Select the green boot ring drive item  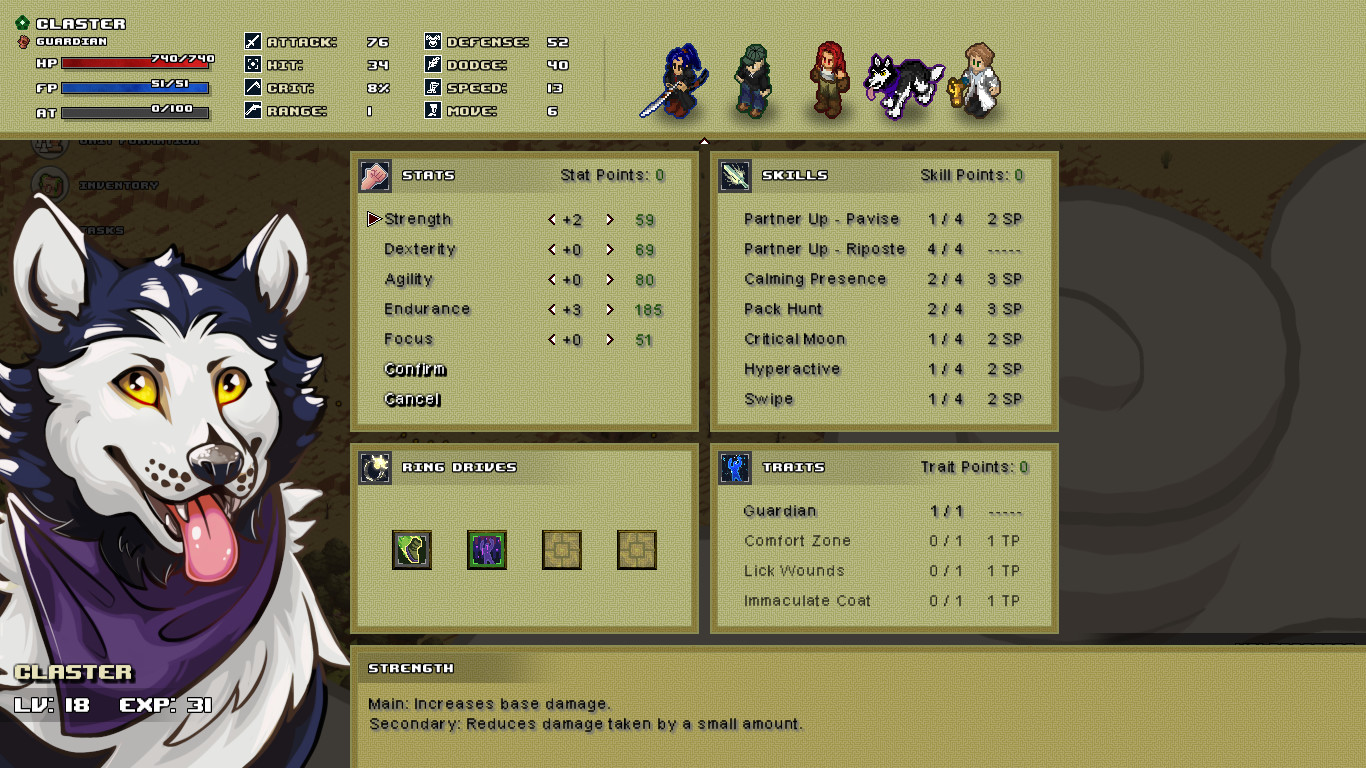(x=411, y=549)
